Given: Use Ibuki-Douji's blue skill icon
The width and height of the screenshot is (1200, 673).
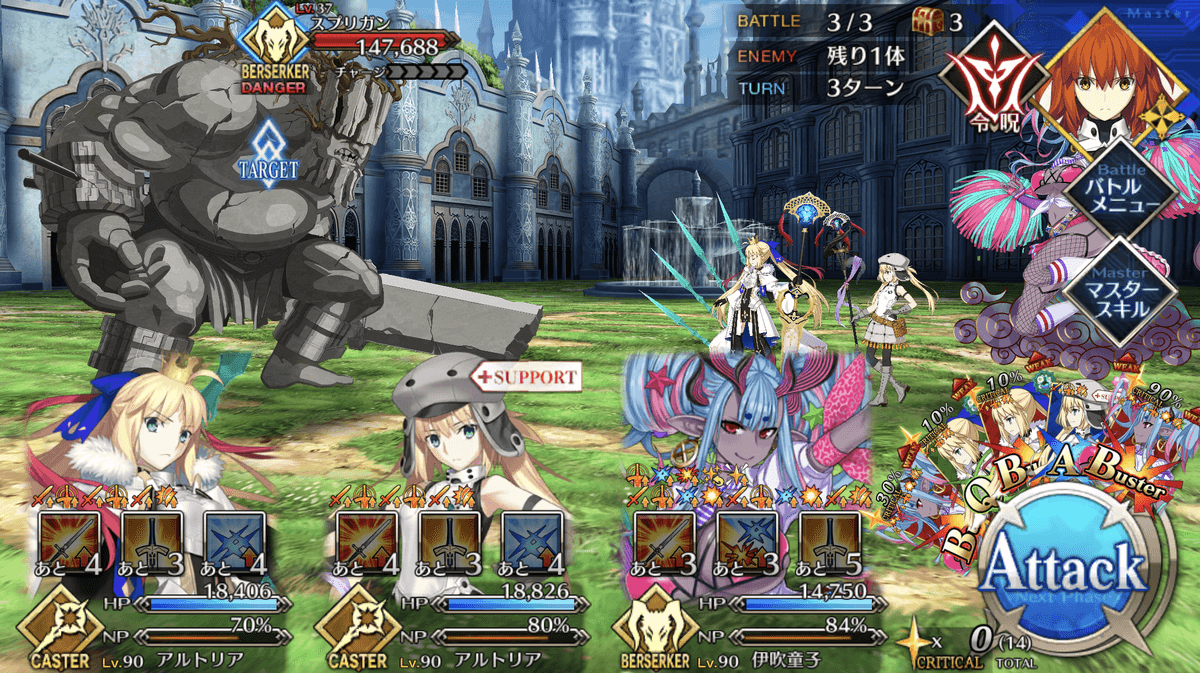Looking at the screenshot, I should coord(747,543).
